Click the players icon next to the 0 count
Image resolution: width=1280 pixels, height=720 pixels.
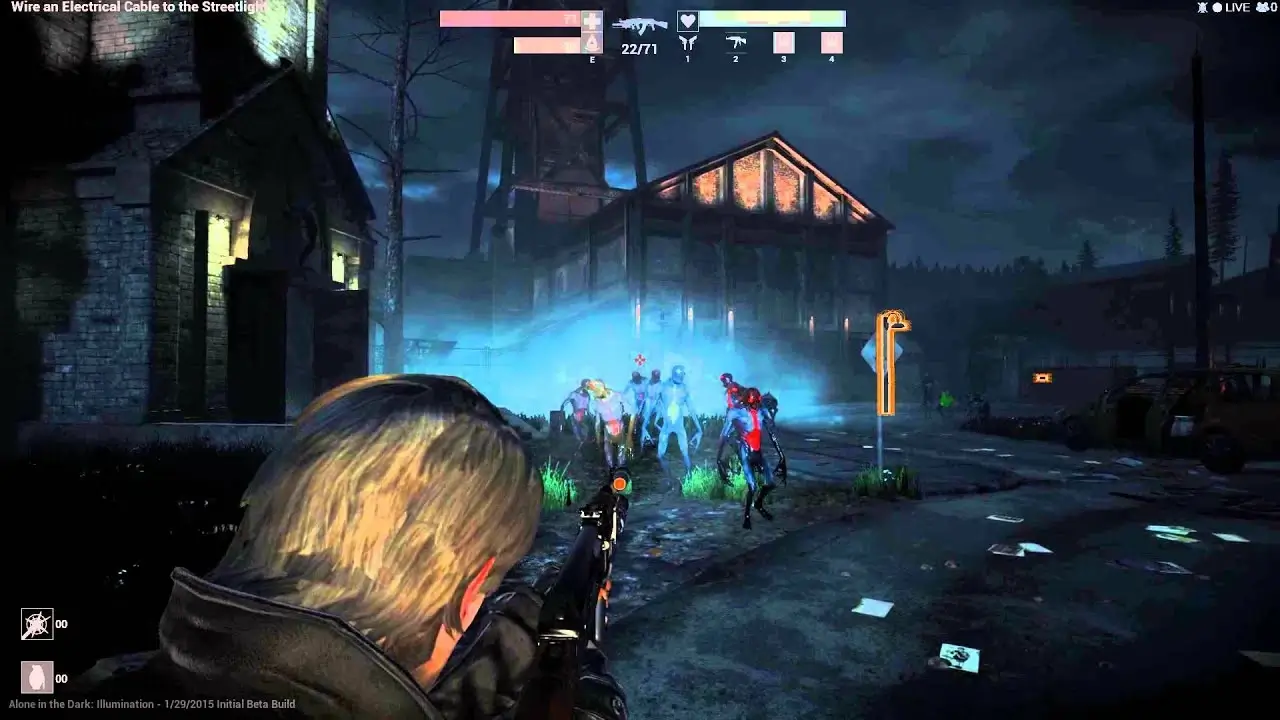tap(1262, 8)
